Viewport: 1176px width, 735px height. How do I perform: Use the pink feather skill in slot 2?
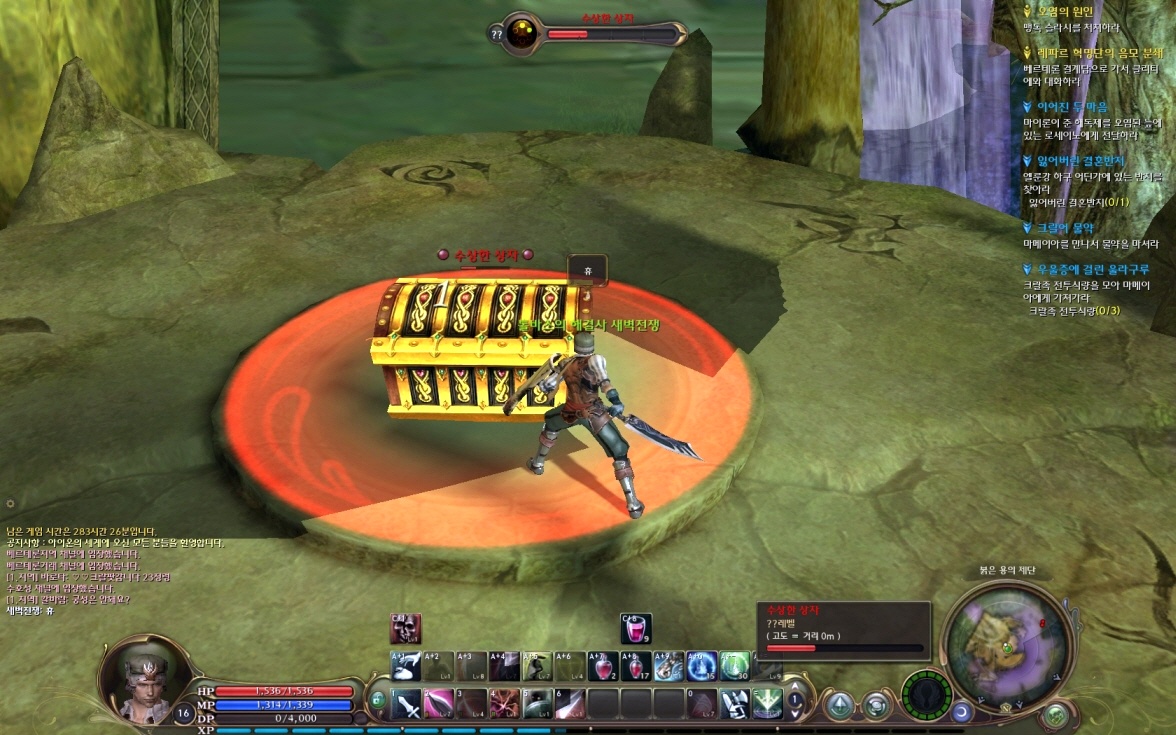point(439,704)
